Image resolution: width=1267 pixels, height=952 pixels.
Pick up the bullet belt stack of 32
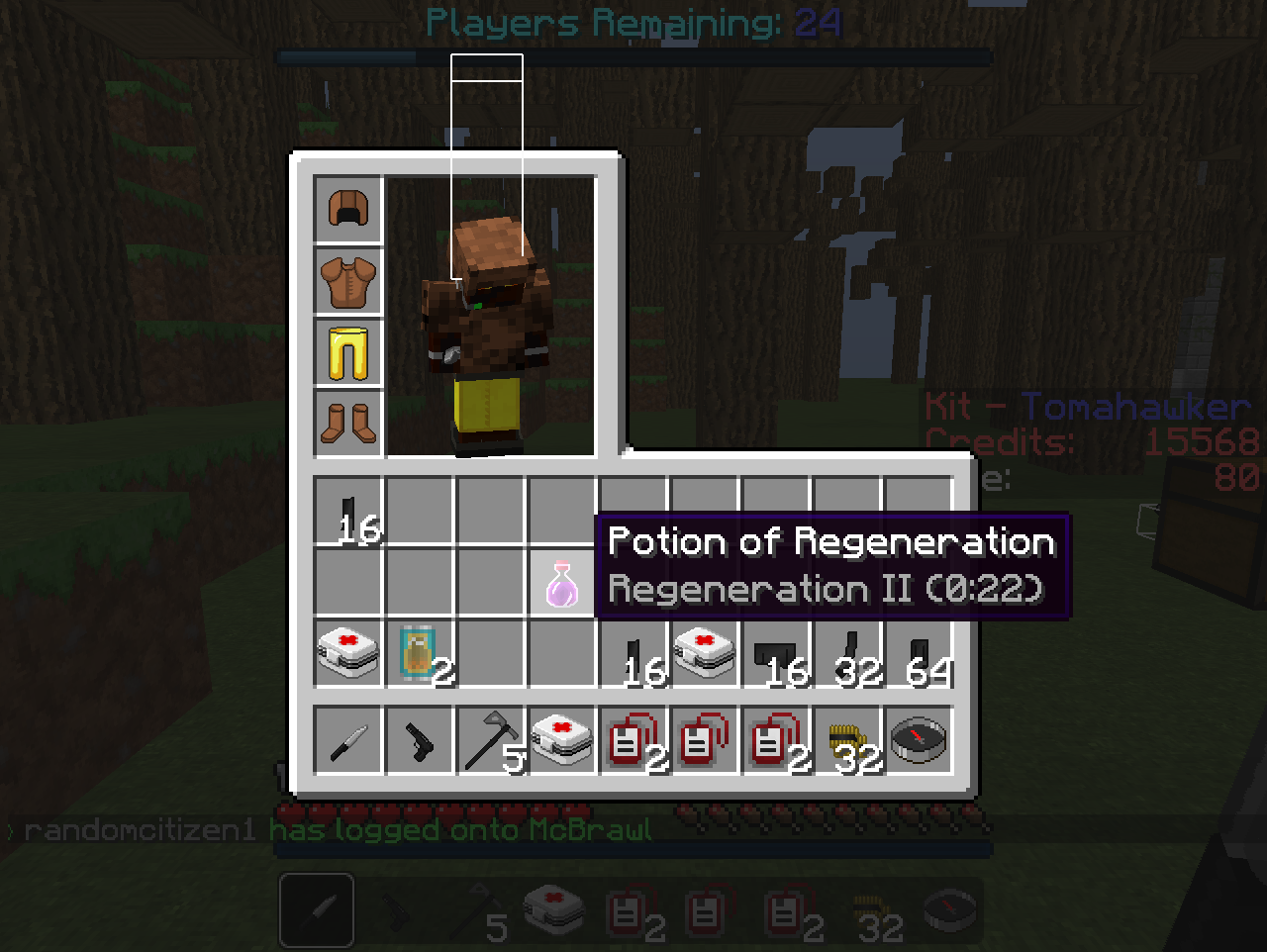[847, 741]
